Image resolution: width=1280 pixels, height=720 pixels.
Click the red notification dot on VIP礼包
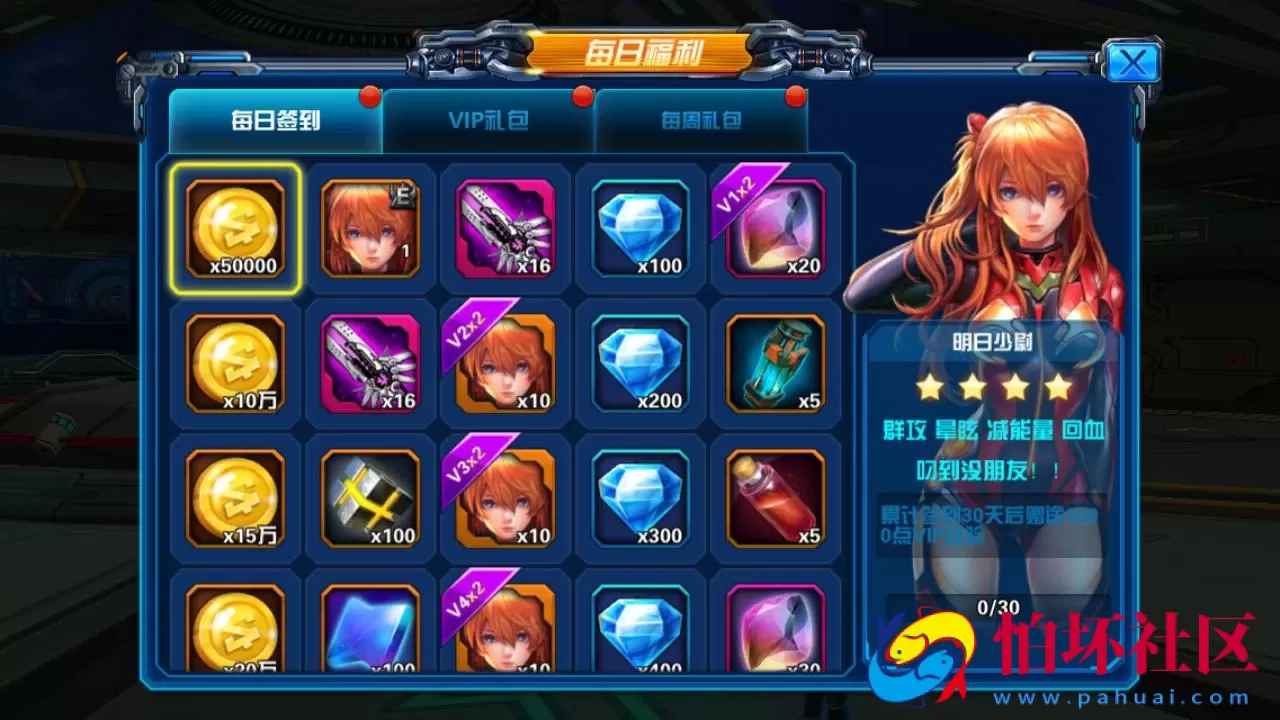(x=580, y=97)
